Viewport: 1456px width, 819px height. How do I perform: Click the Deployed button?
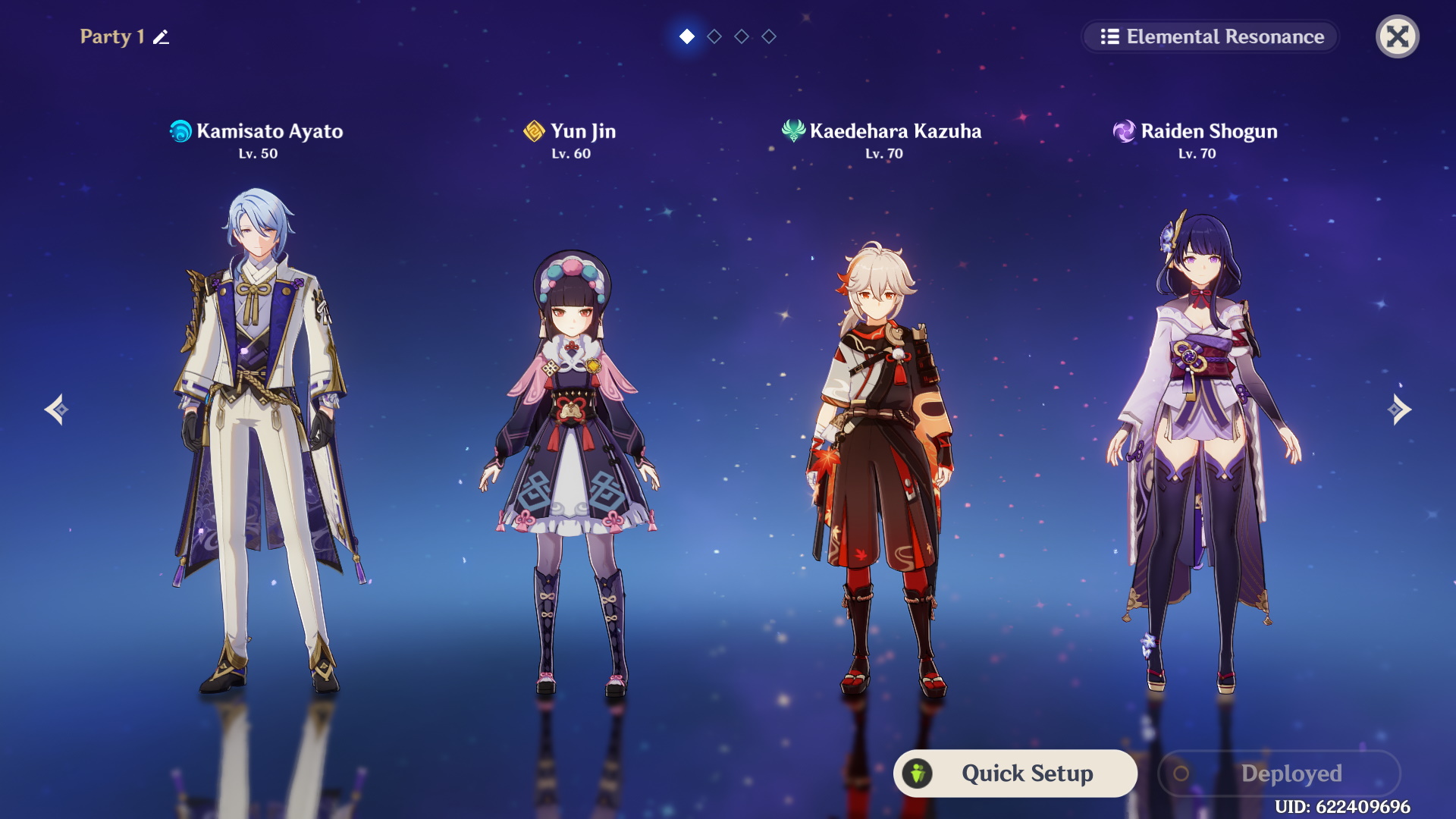coord(1279,773)
